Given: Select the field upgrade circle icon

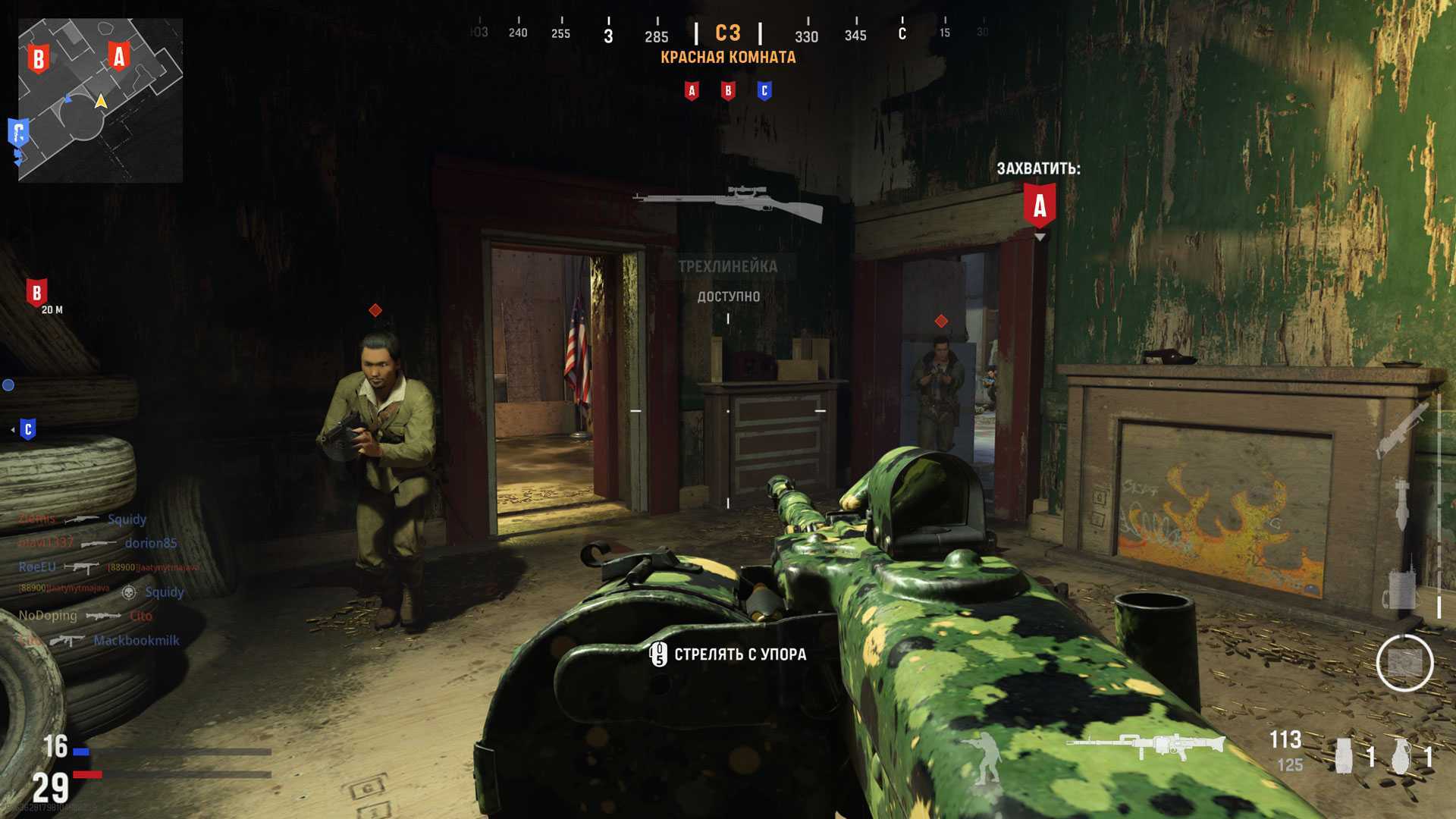Looking at the screenshot, I should [1404, 664].
